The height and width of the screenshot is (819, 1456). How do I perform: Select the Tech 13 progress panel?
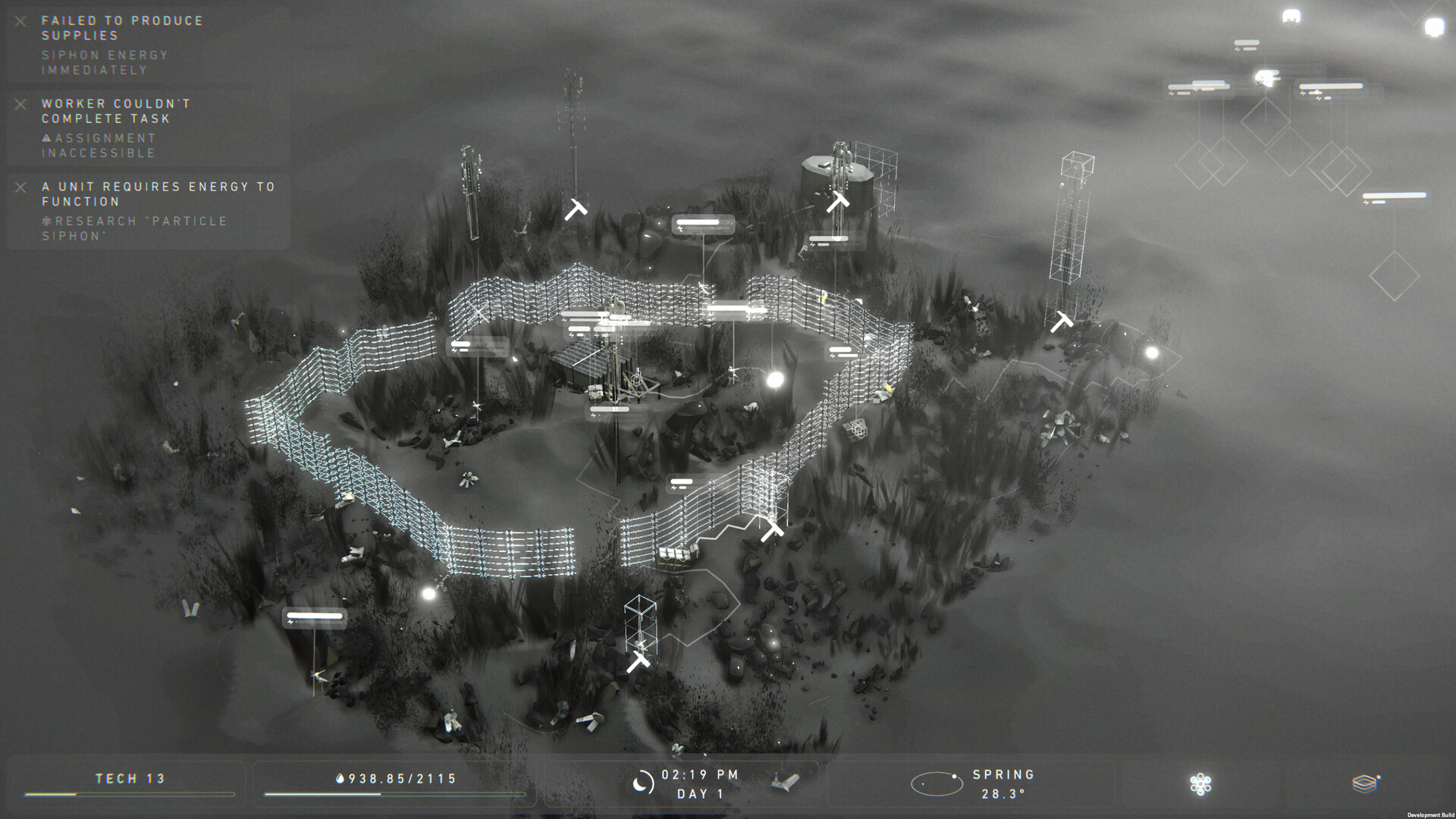pyautogui.click(x=130, y=783)
